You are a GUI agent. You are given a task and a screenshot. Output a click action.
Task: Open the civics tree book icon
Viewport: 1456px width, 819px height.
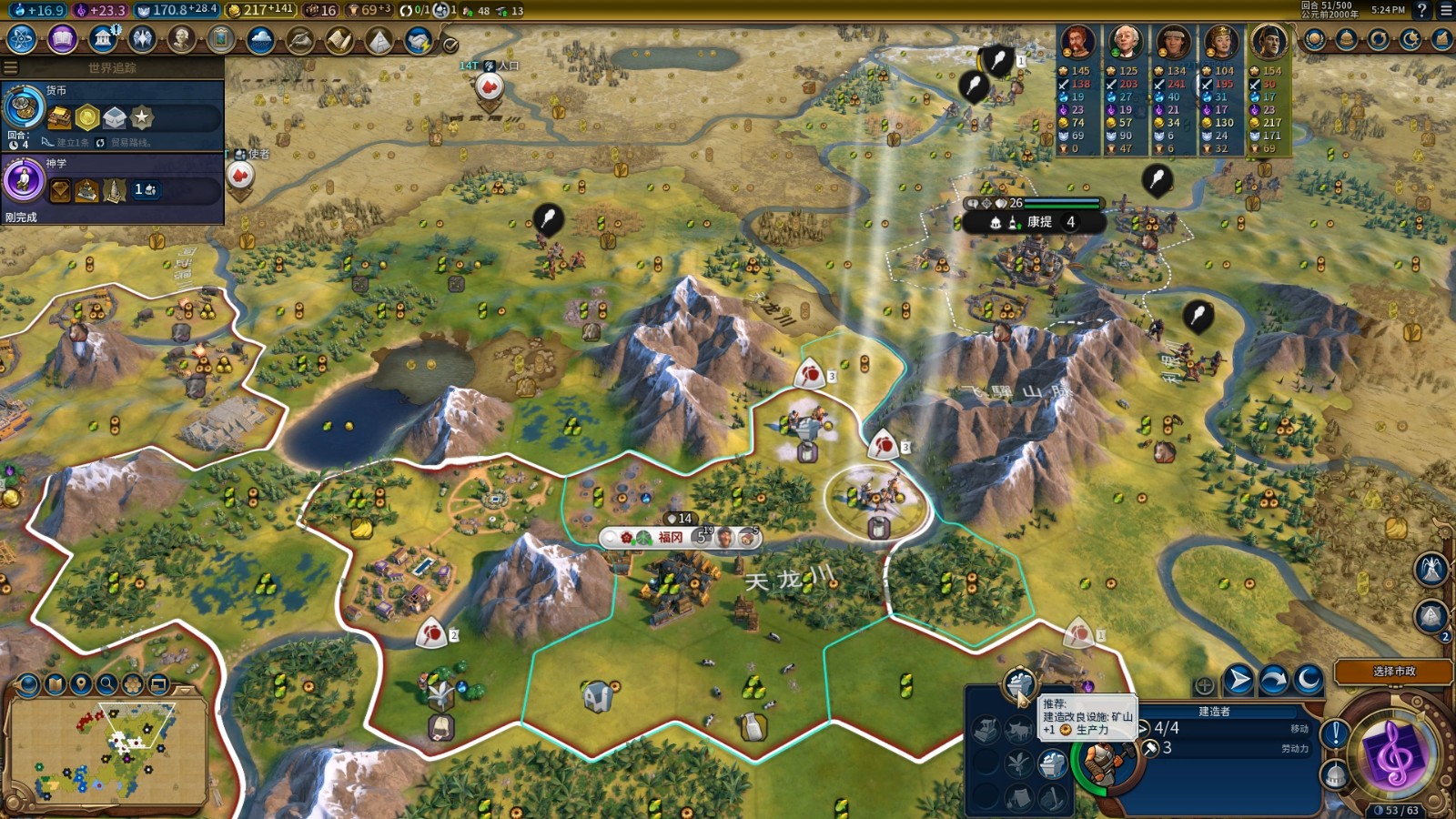click(x=62, y=39)
